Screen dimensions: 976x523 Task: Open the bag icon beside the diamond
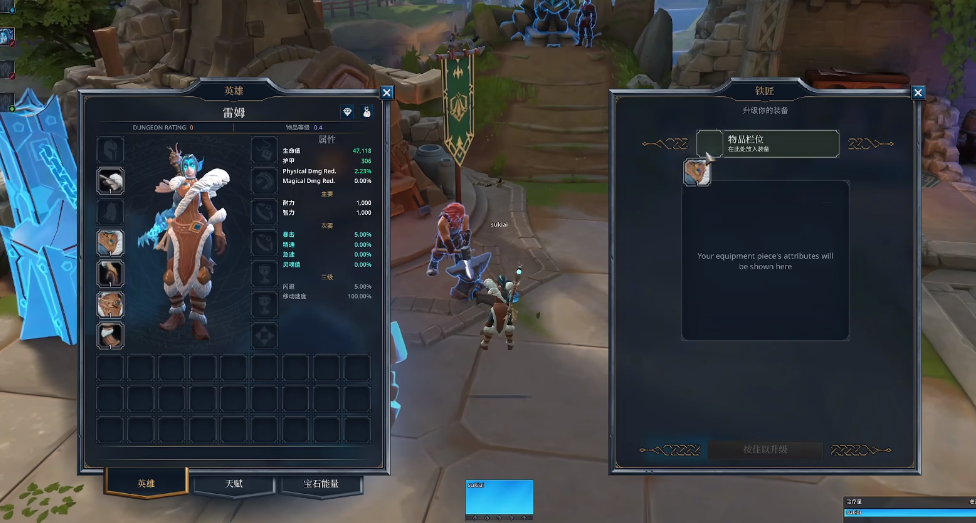367,112
